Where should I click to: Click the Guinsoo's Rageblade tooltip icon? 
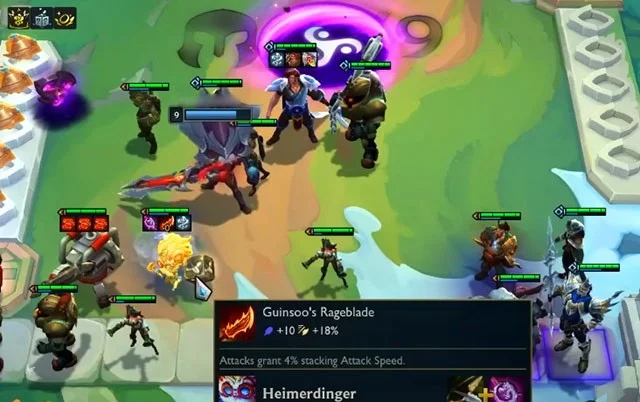pos(238,324)
